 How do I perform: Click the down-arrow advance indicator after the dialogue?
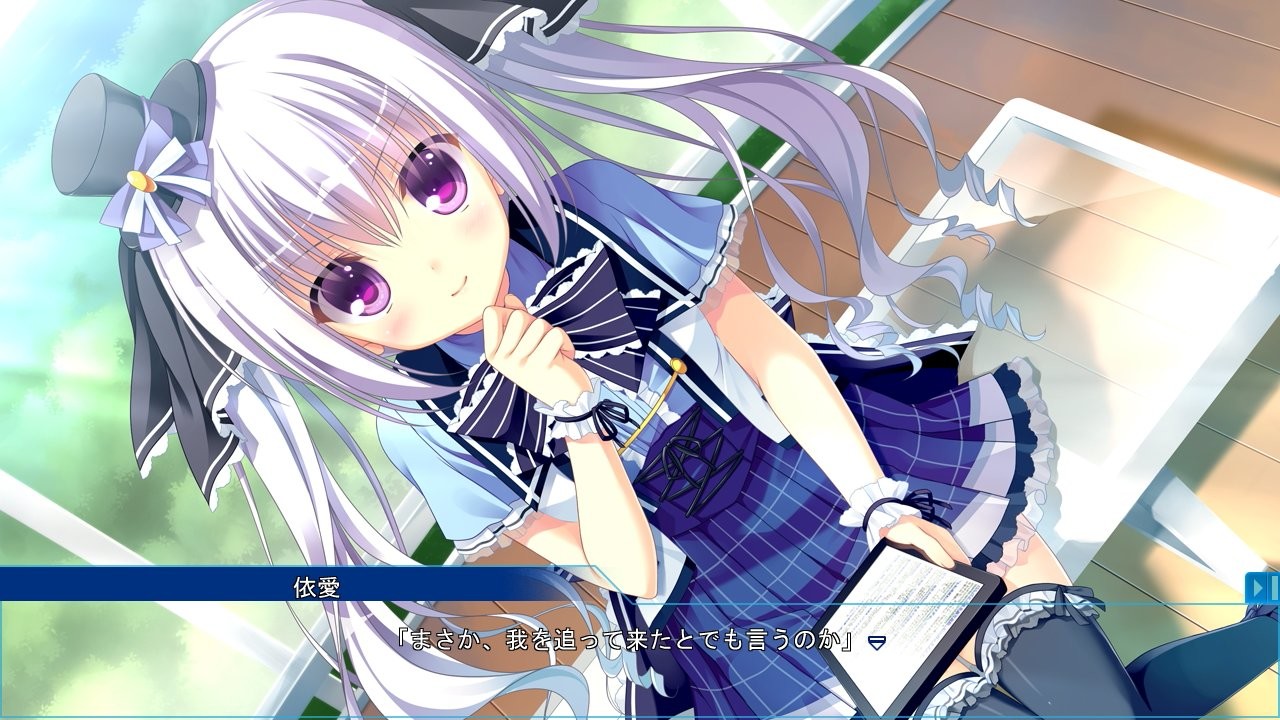point(878,644)
